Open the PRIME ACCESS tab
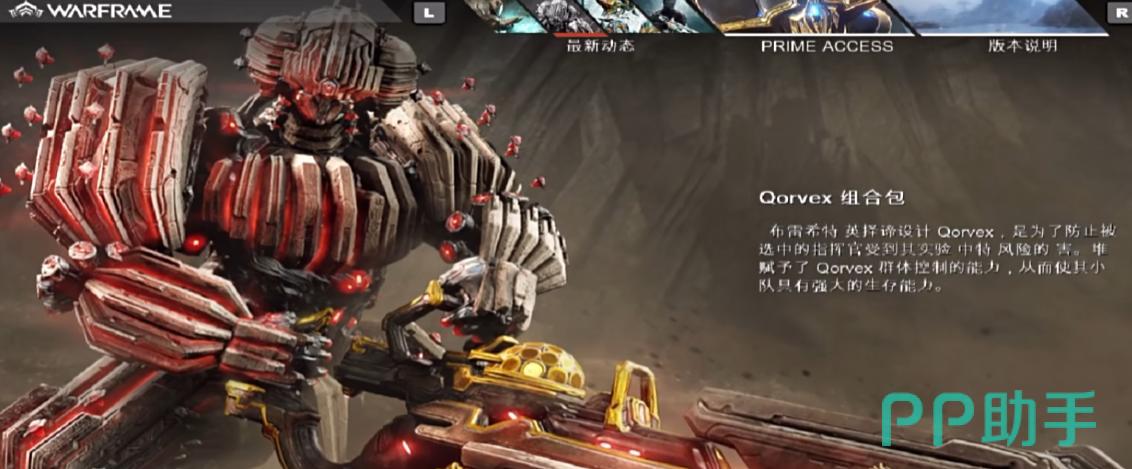The height and width of the screenshot is (469, 1132). 826,45
